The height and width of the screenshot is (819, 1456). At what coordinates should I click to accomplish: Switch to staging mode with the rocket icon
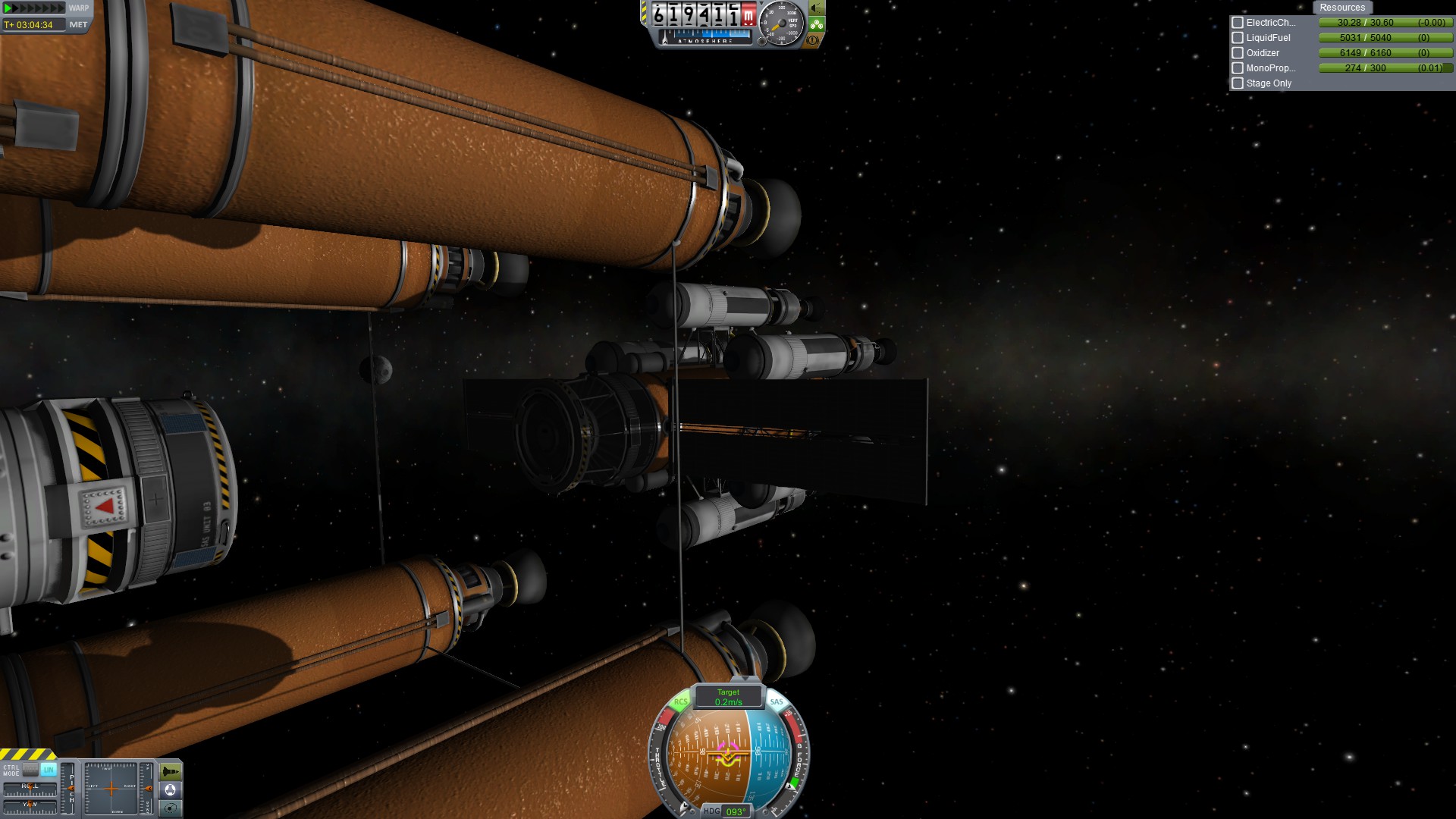(171, 772)
